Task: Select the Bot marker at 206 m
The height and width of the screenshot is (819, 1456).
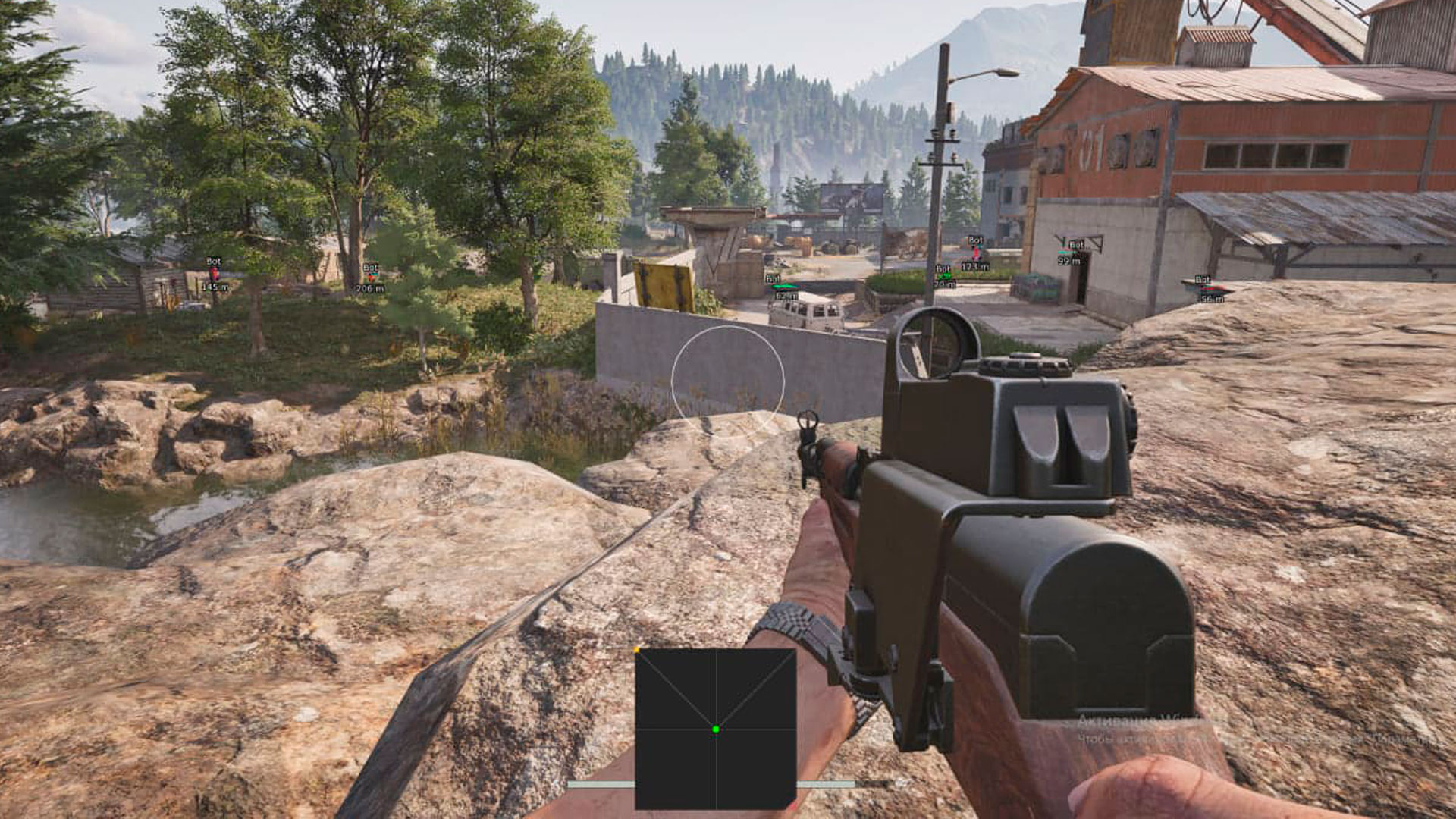Action: [x=370, y=278]
